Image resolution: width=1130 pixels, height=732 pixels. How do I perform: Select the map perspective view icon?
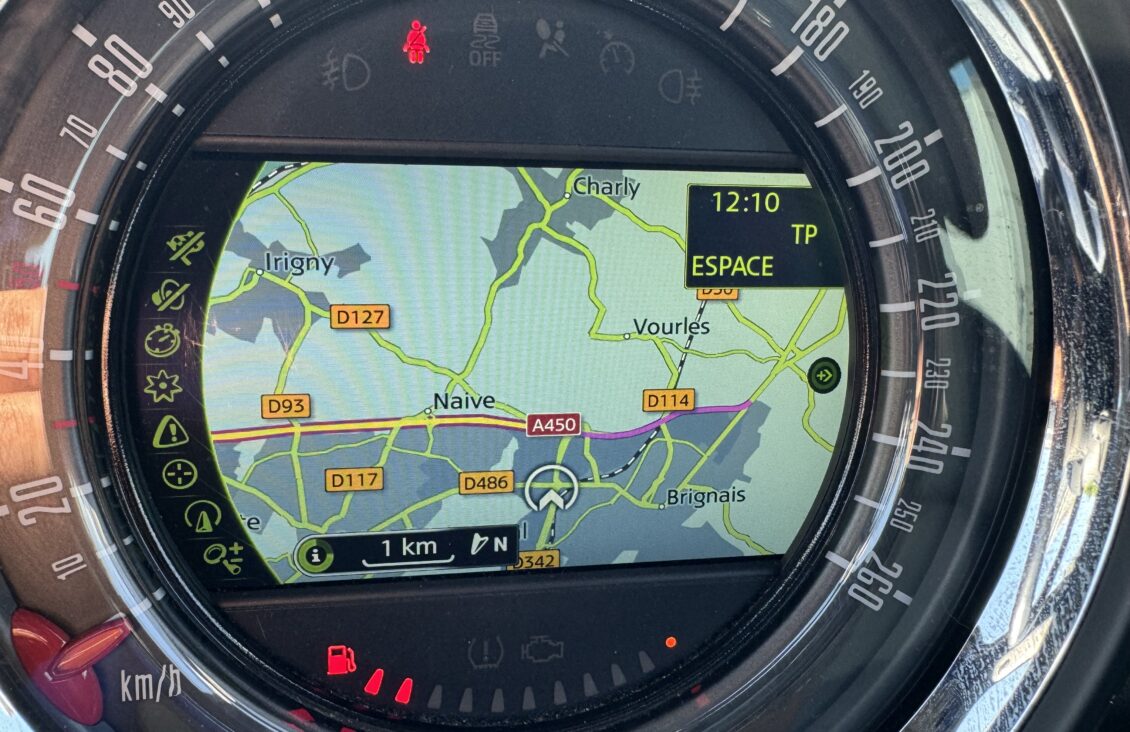coord(200,516)
